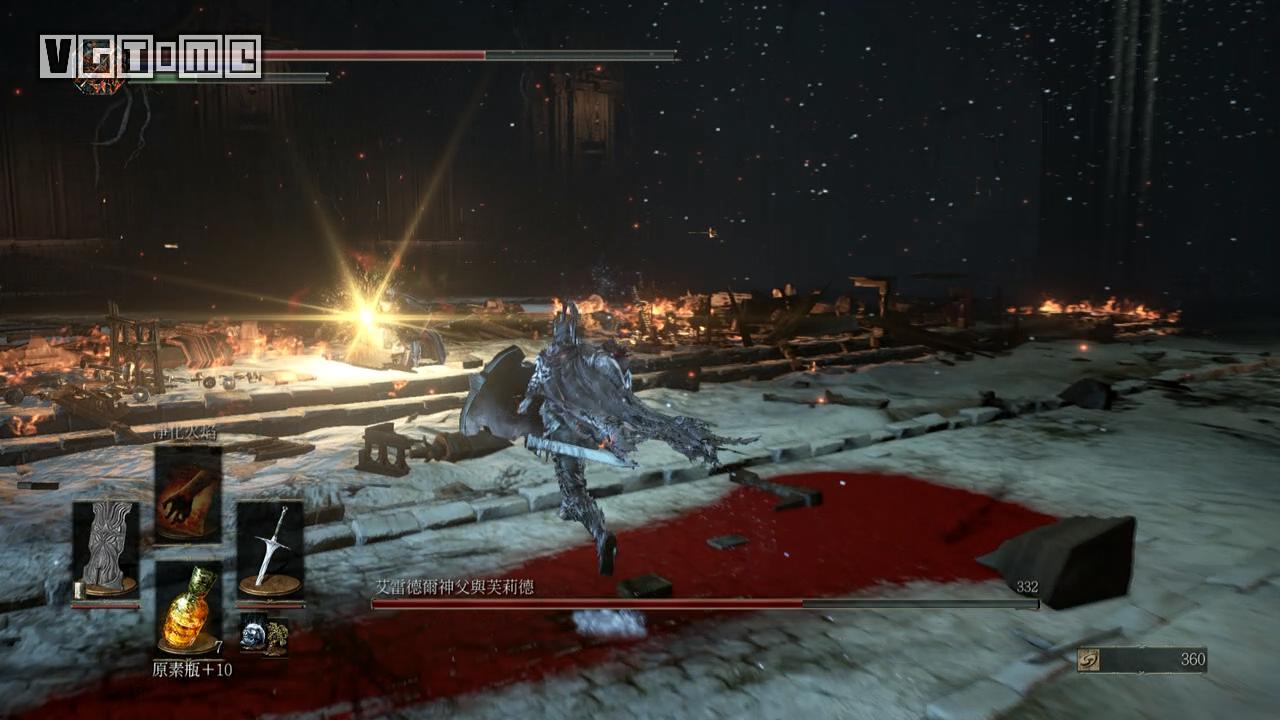Image resolution: width=1280 pixels, height=720 pixels.
Task: Click the skull status icon under the sword
Action: pos(263,635)
